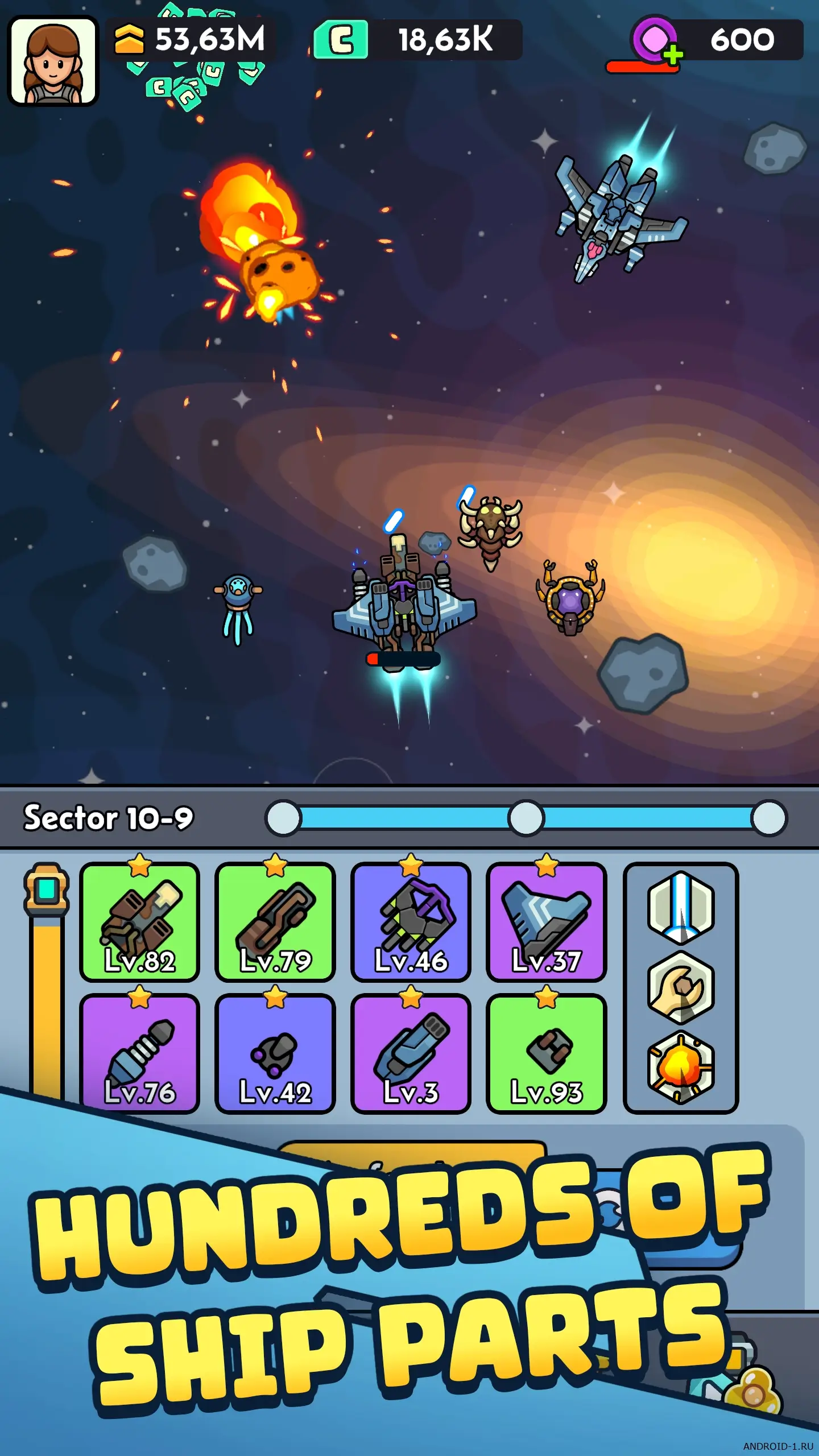Pick the Lv.93 ship part slot
819x1456 pixels.
pos(546,1053)
